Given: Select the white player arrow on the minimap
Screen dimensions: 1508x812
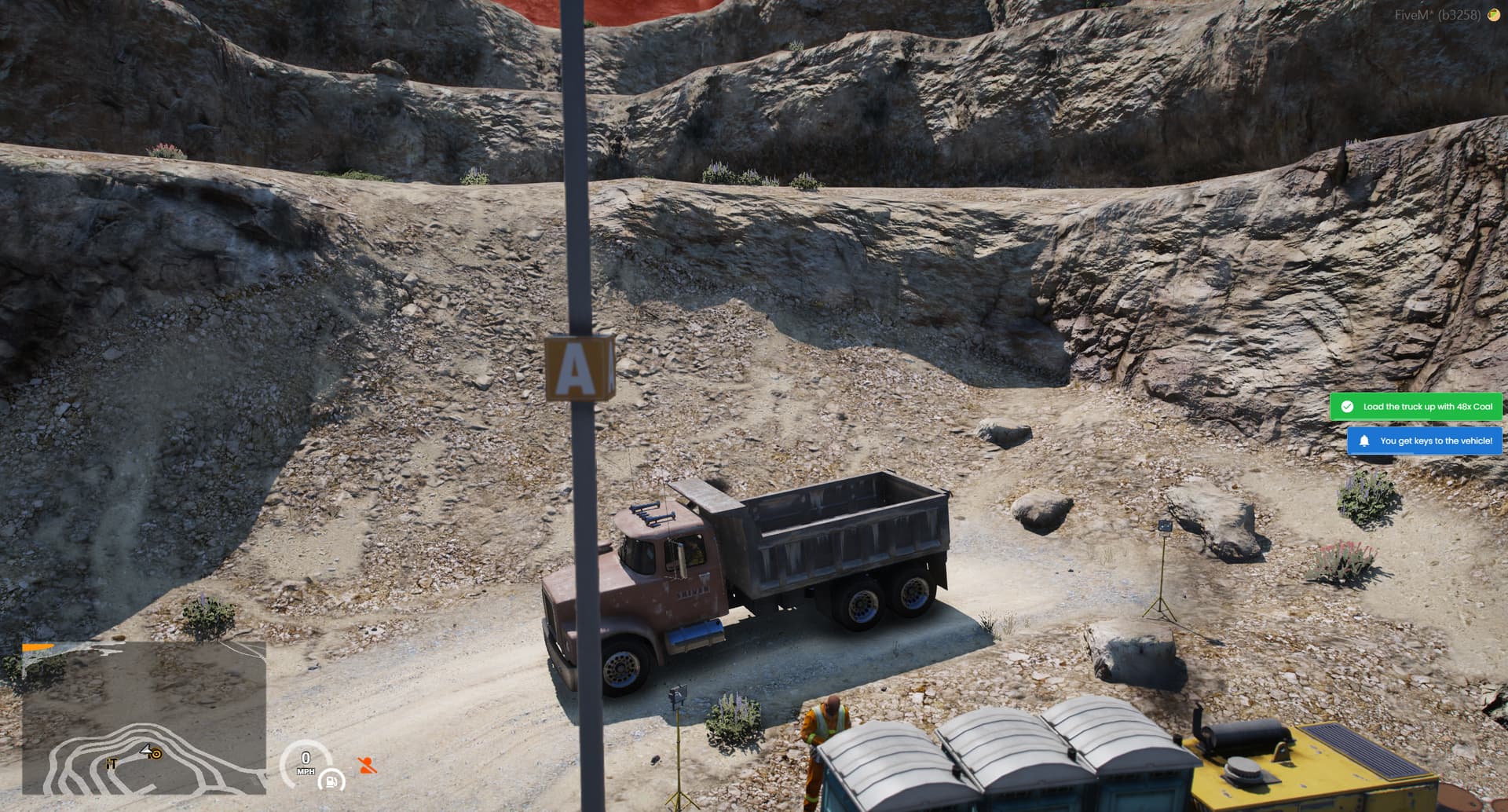Looking at the screenshot, I should coord(146,750).
